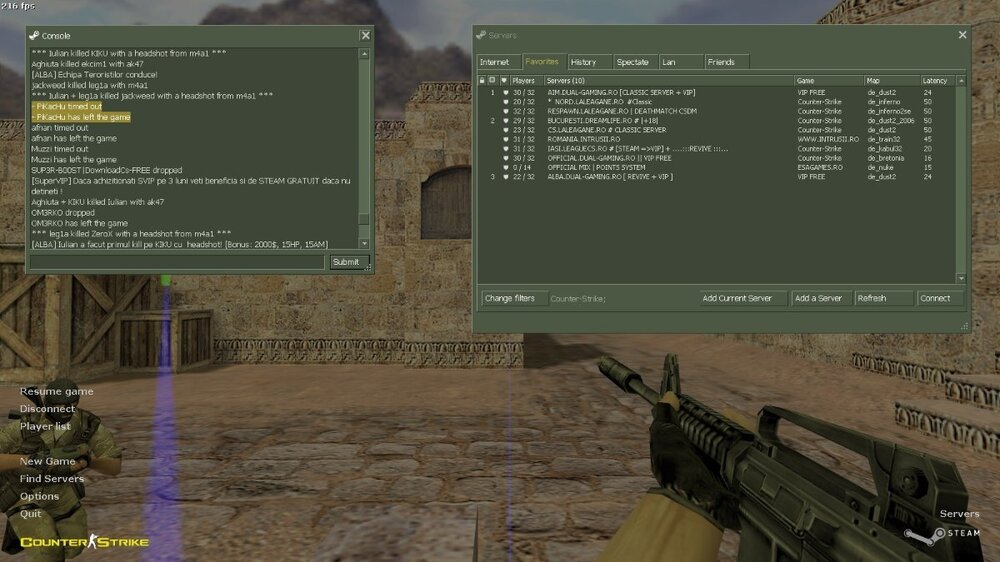Choose Resume game from the menu
Viewport: 1000px width, 562px height.
click(57, 391)
